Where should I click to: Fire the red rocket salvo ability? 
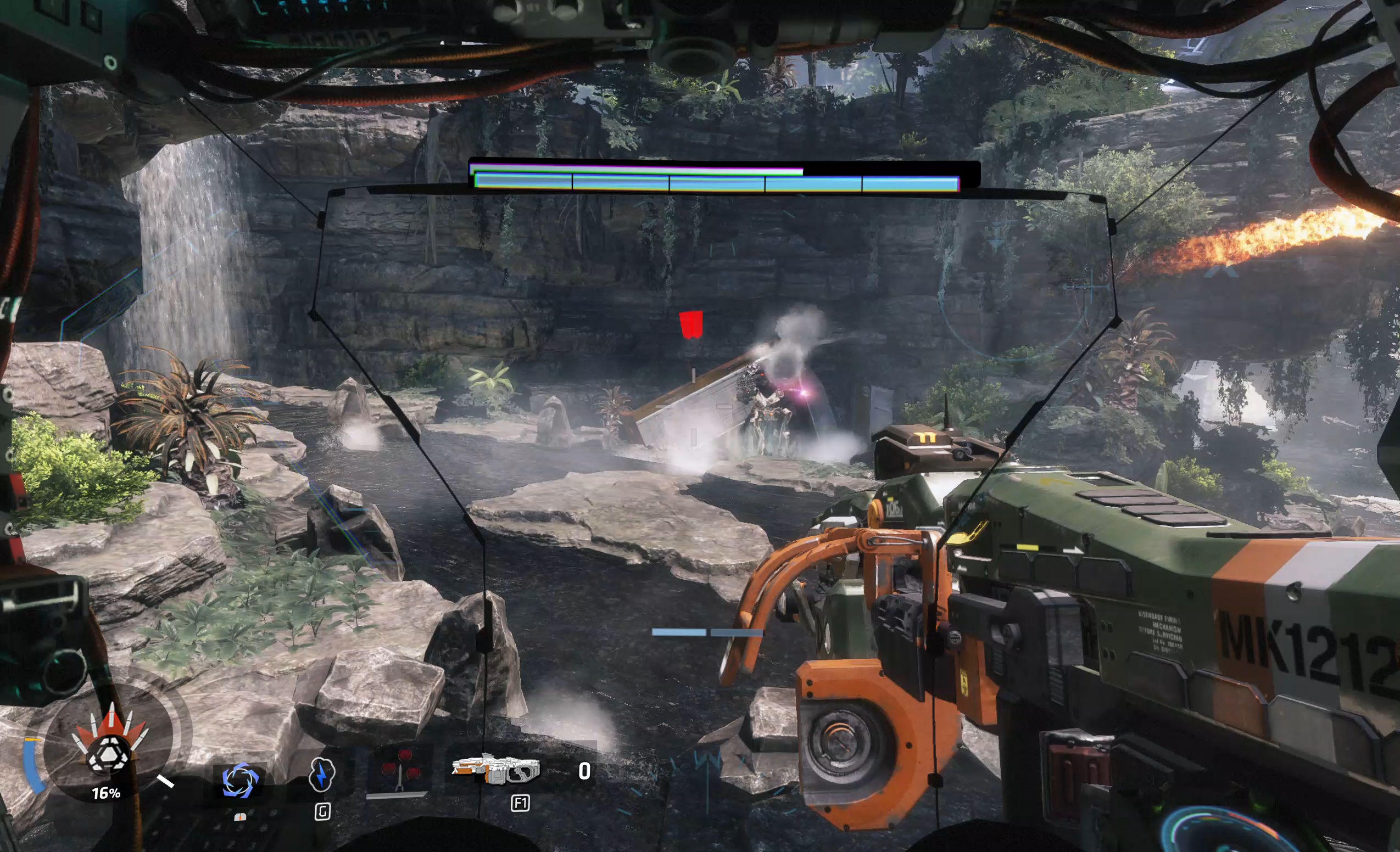click(400, 771)
